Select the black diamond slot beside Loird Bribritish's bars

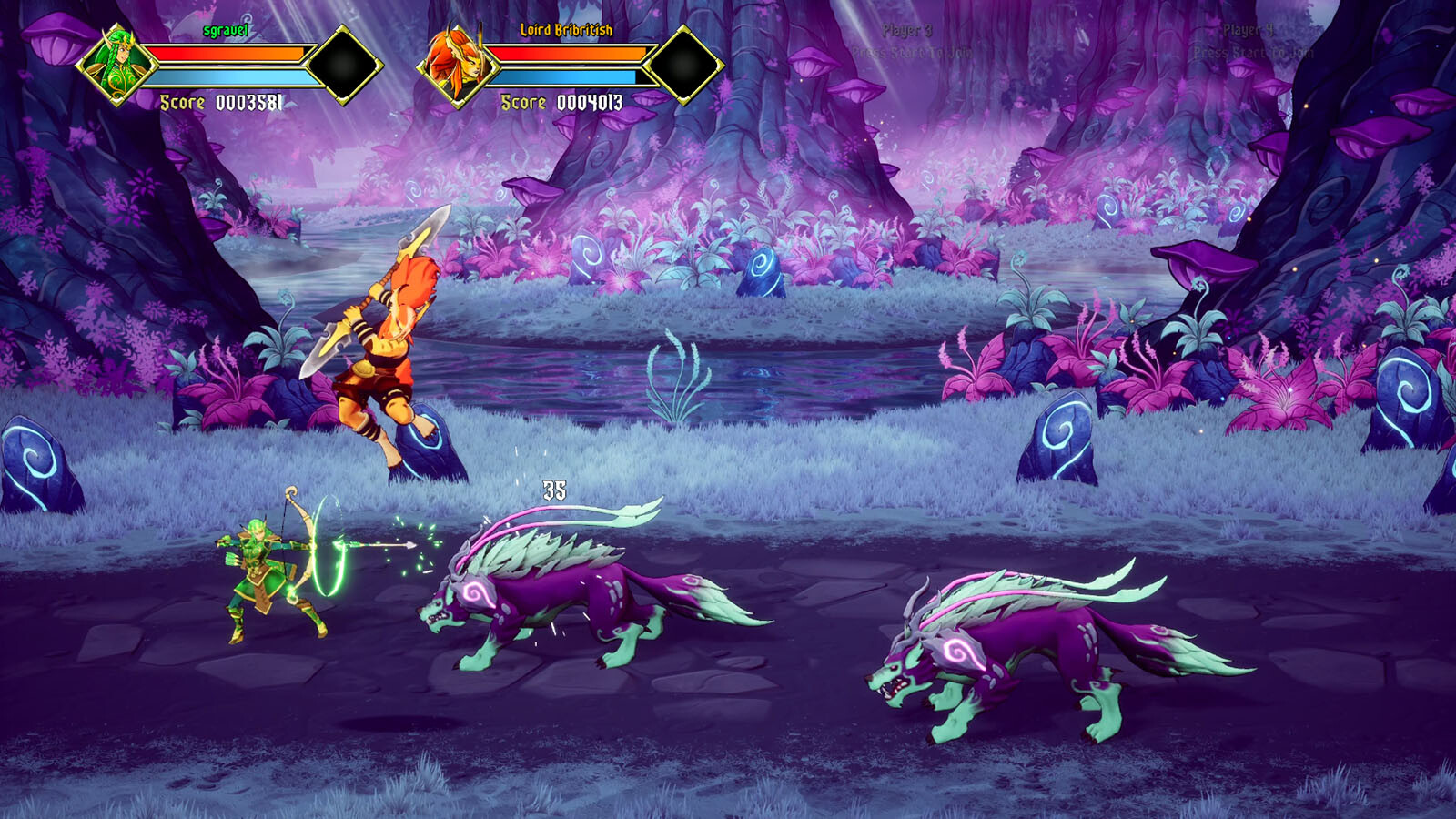click(684, 65)
